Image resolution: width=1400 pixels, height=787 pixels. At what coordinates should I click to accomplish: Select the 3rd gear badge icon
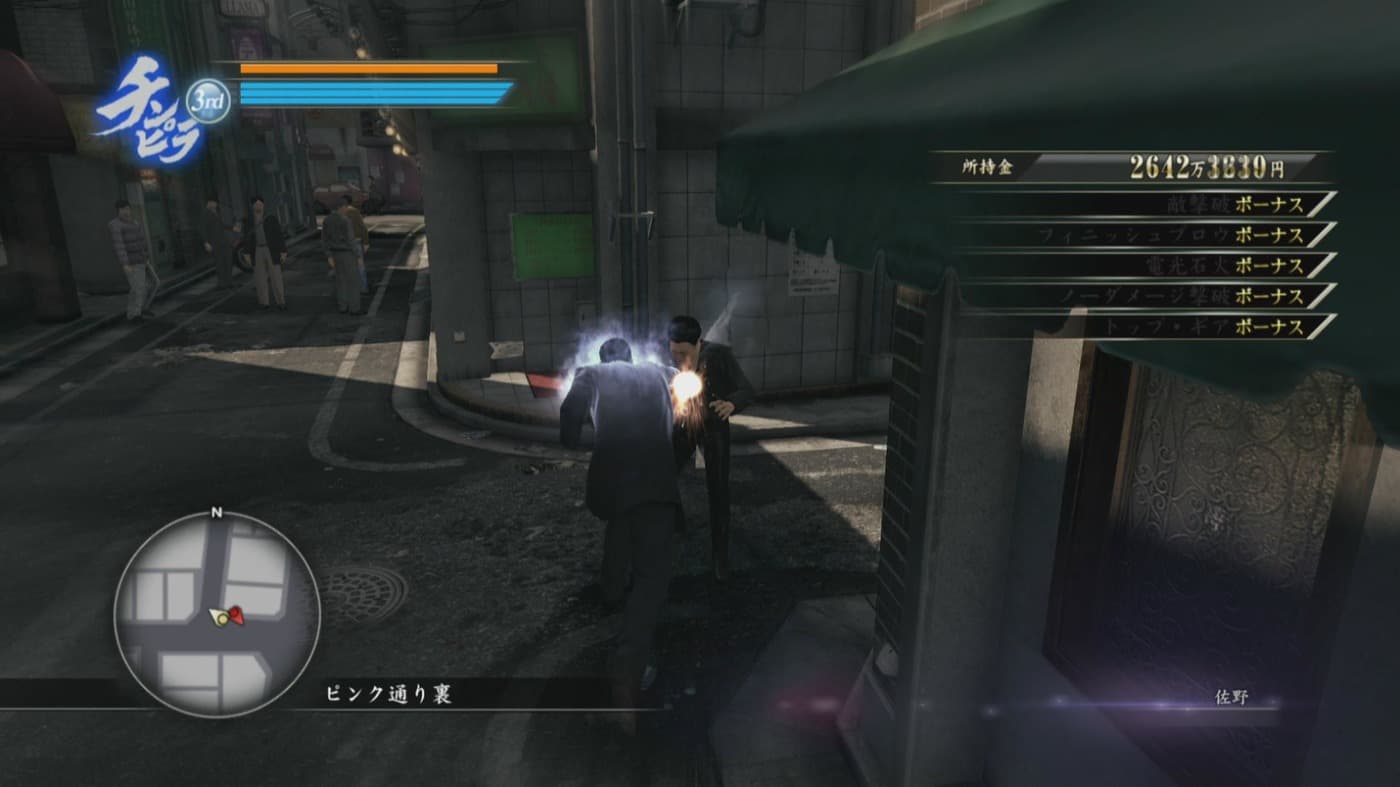(208, 100)
